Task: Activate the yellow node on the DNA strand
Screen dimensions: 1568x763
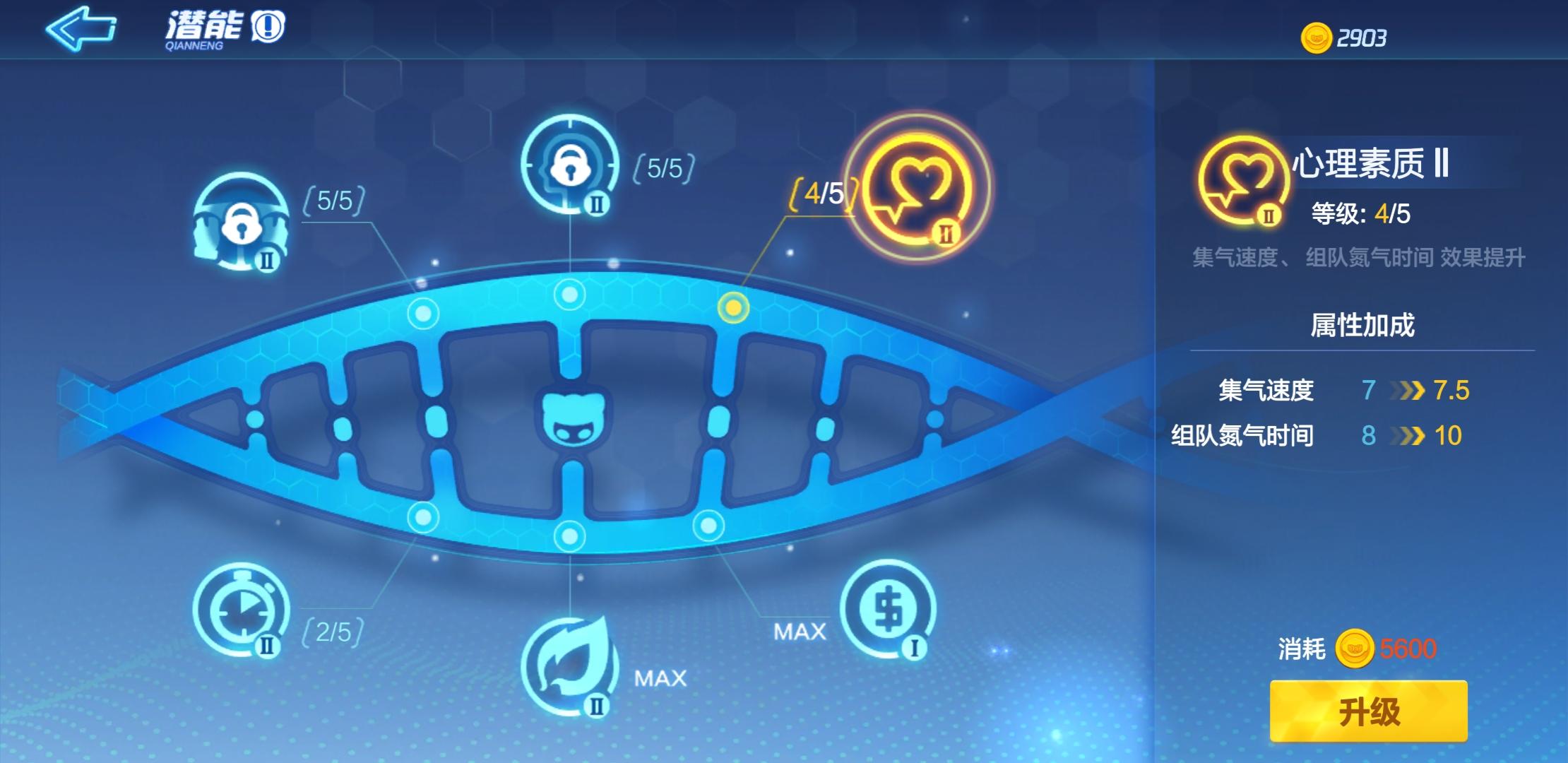Action: (x=733, y=307)
